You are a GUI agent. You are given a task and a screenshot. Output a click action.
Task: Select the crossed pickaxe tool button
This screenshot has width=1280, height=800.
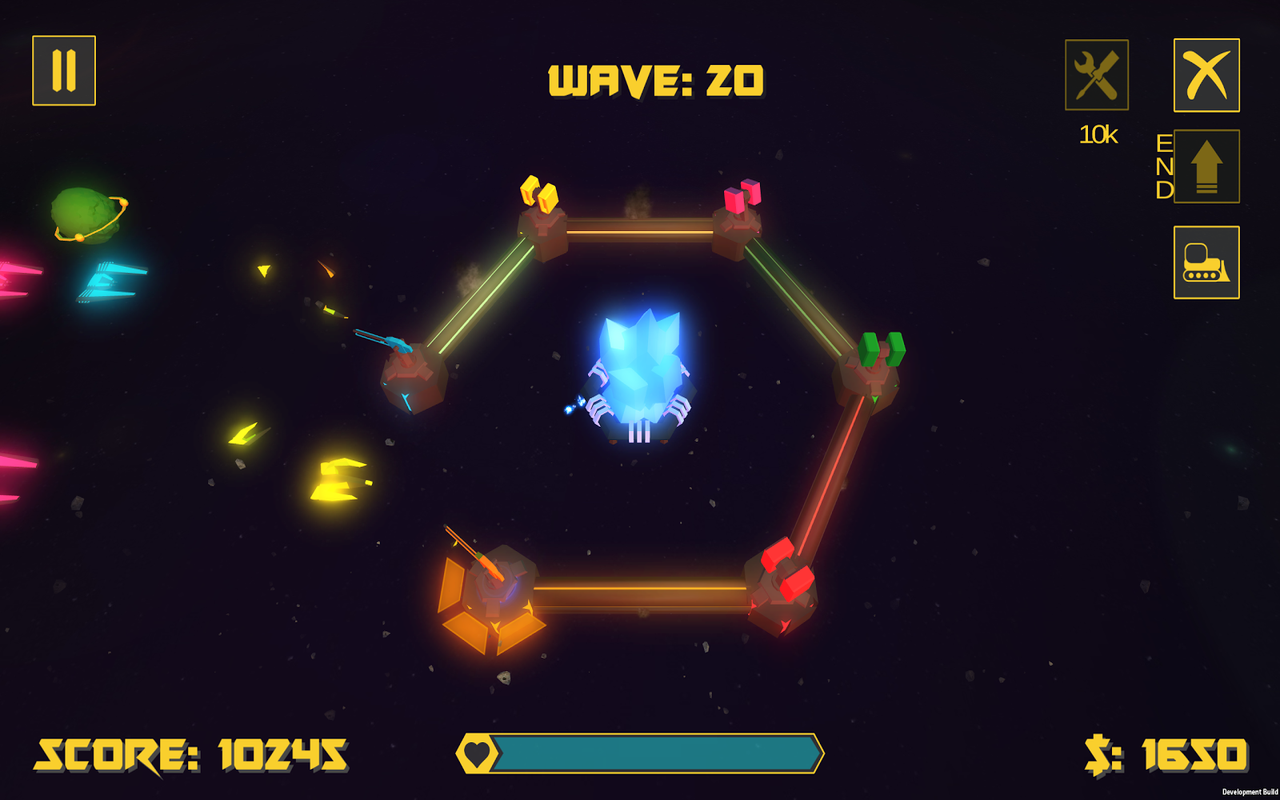pos(1206,75)
